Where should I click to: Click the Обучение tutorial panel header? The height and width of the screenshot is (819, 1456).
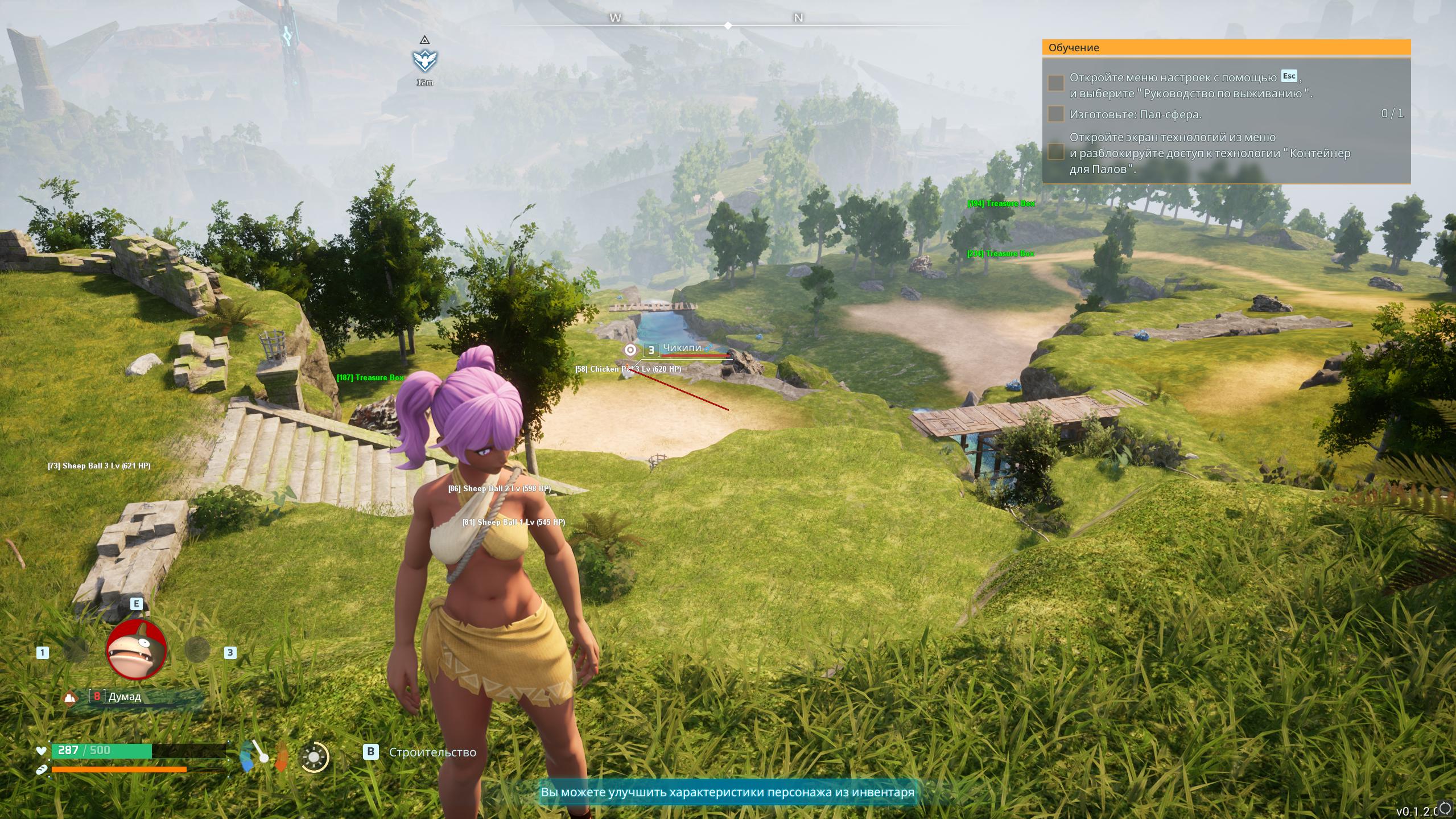point(1226,48)
